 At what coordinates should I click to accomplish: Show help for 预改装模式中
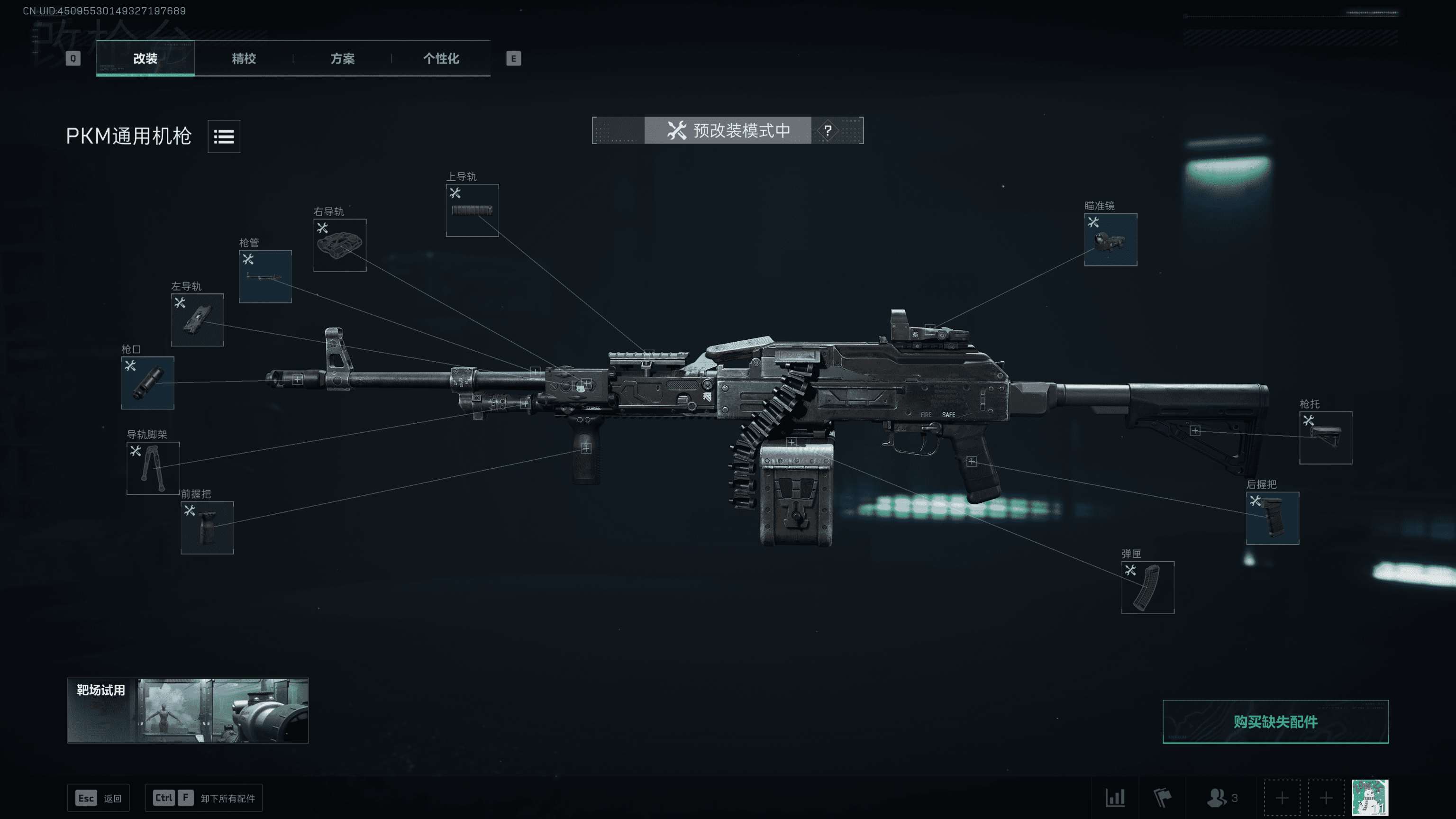[828, 130]
